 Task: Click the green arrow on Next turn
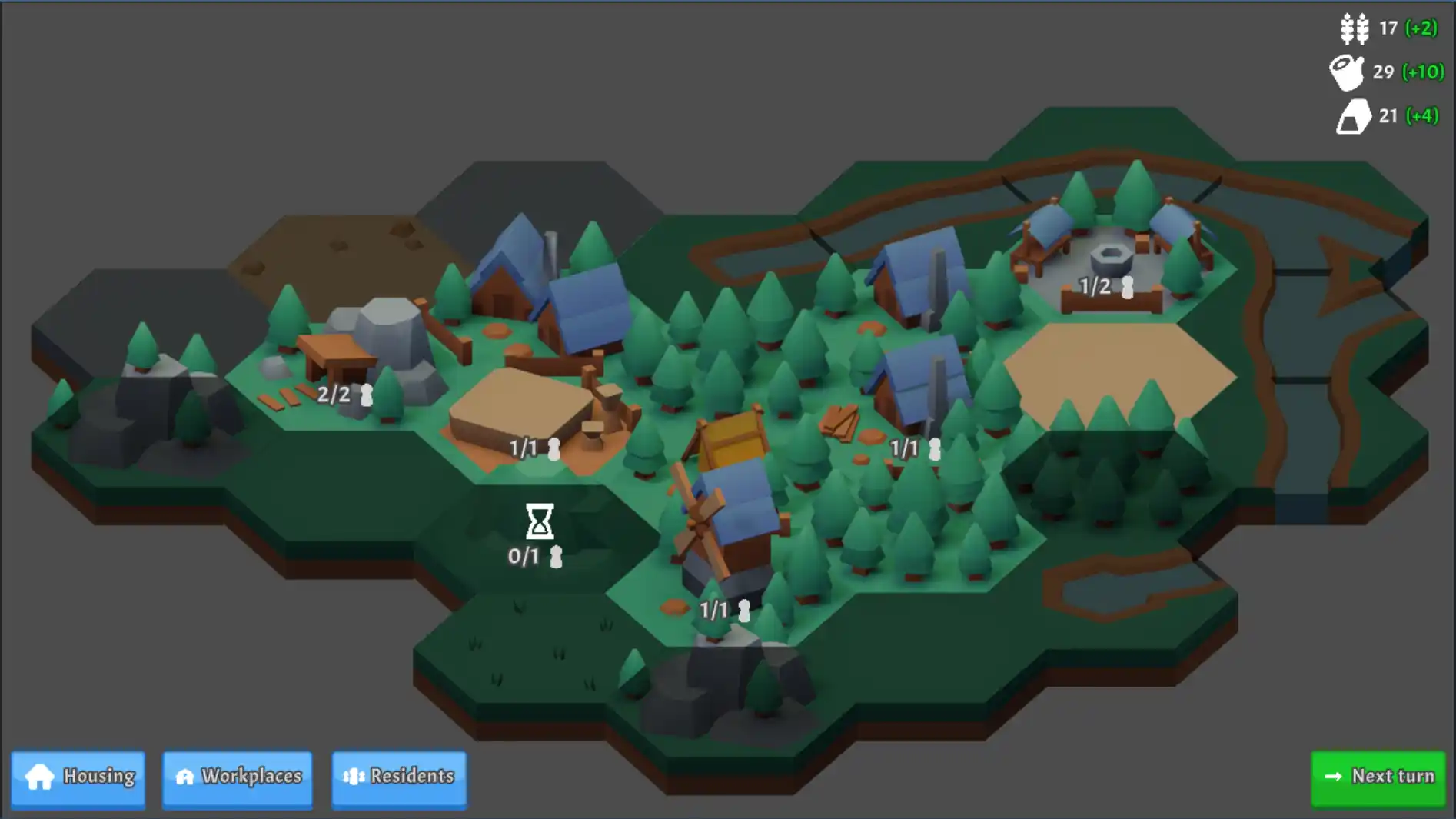1332,777
